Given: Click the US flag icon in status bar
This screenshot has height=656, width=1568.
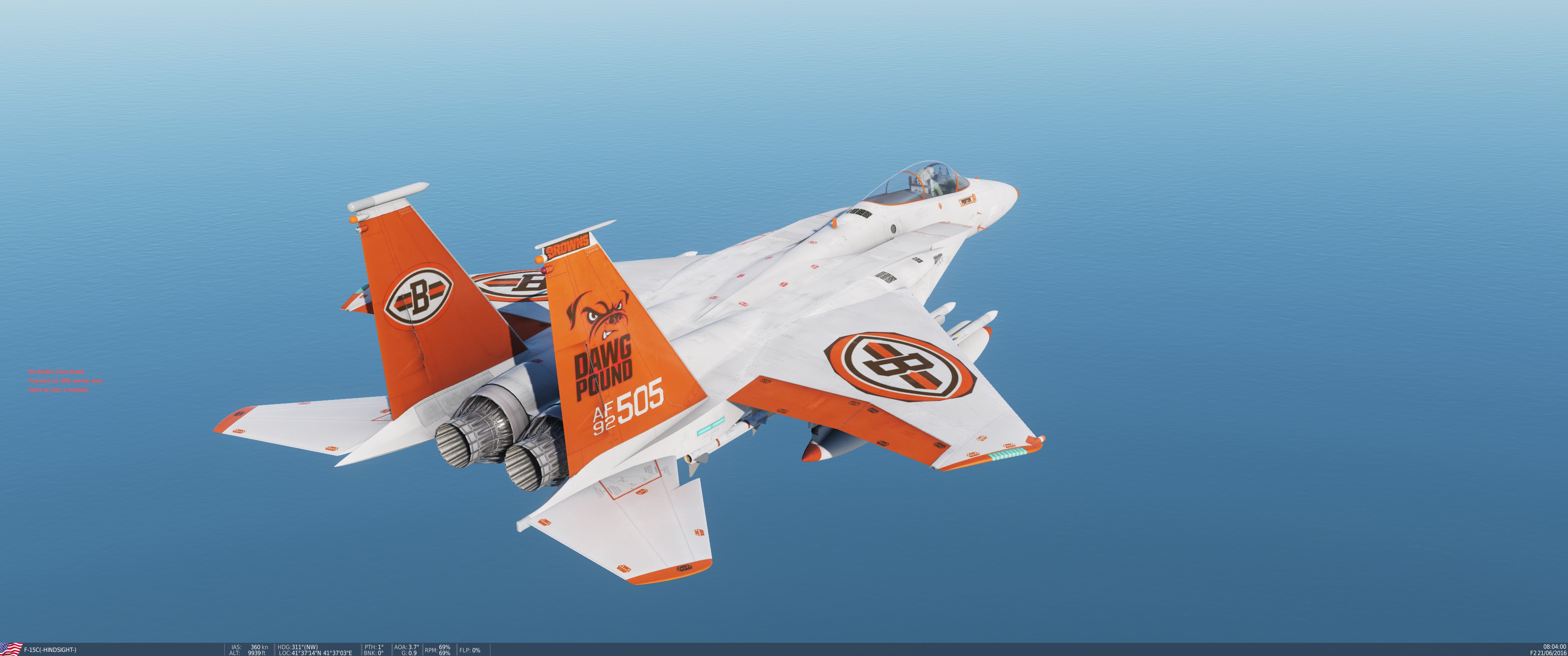Looking at the screenshot, I should pyautogui.click(x=11, y=649).
